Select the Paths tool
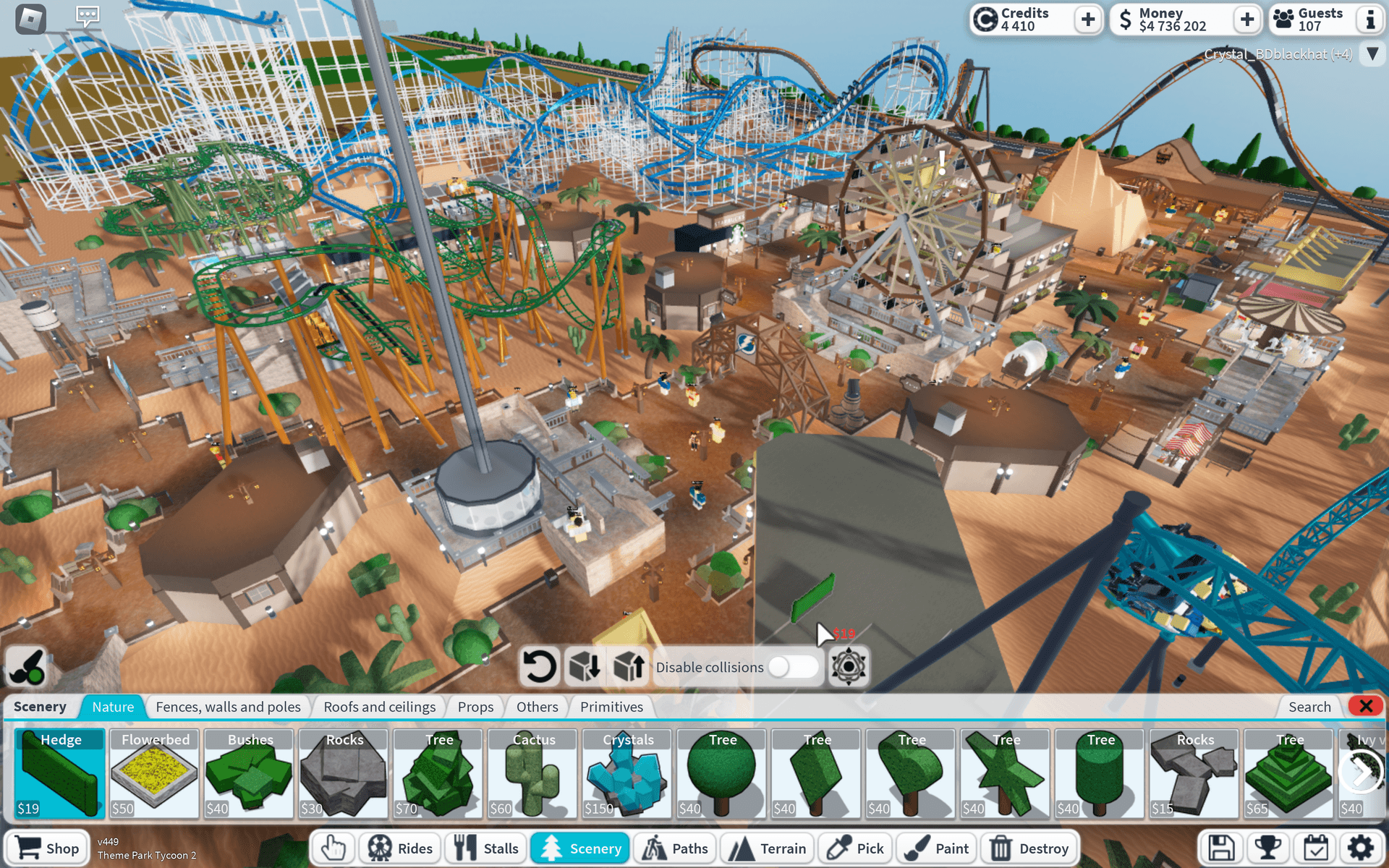1389x868 pixels. 675,848
